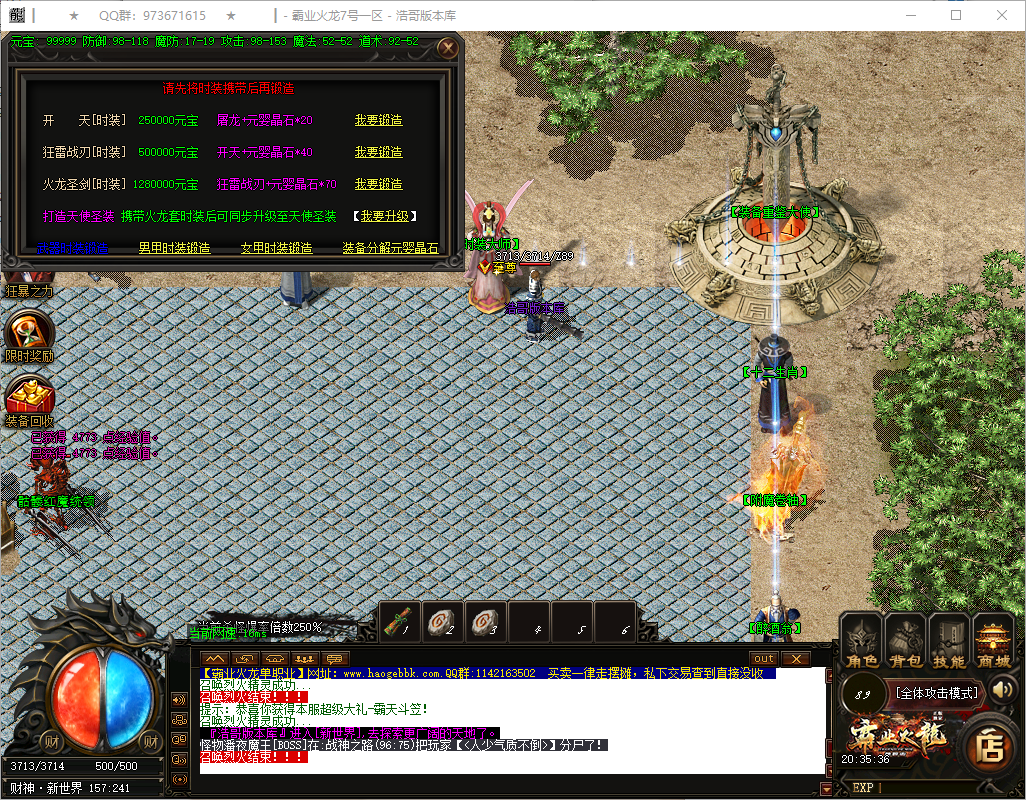This screenshot has height=800, width=1026.
Task: Open the 限时奖励 timed reward icon
Action: [x=29, y=335]
